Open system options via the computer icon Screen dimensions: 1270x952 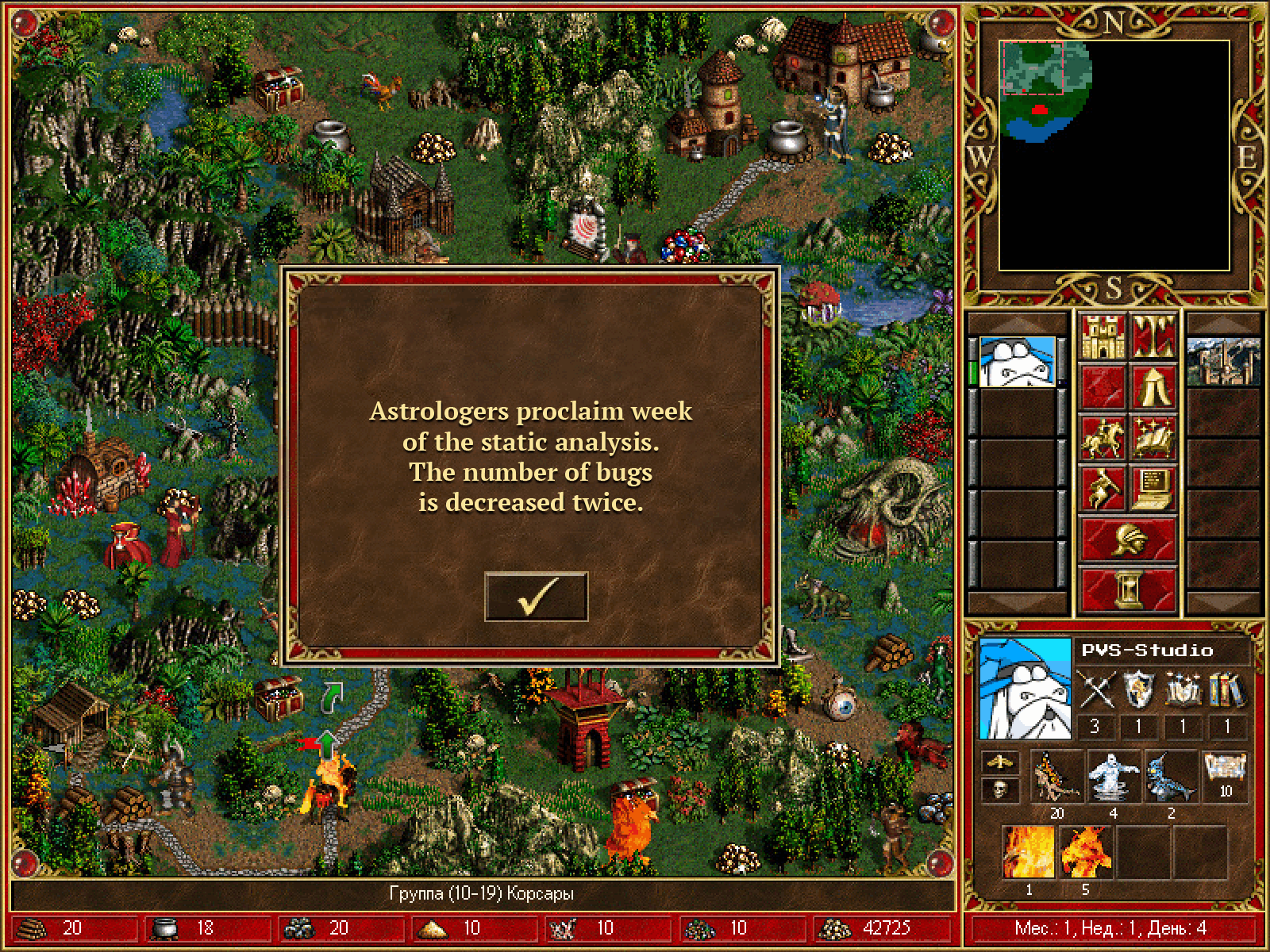[x=1153, y=489]
